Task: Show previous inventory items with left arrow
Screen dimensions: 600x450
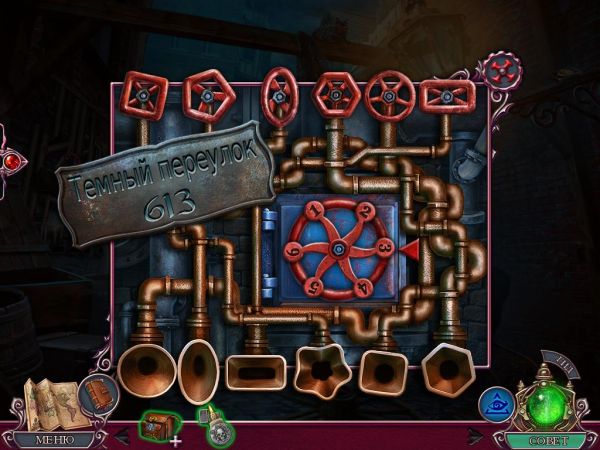Action: [123, 436]
